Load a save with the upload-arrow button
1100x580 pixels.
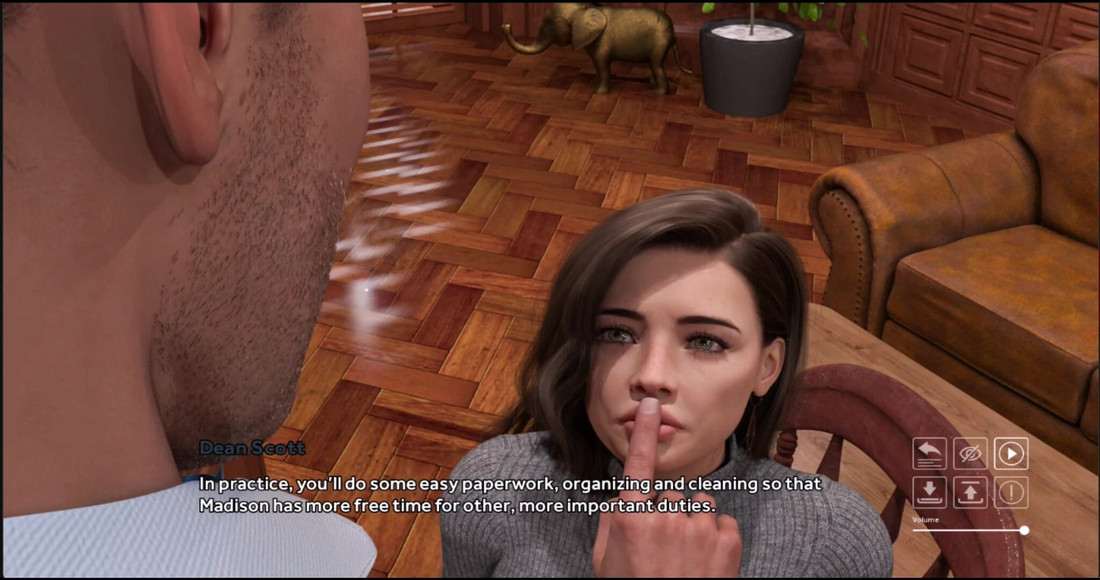[970, 492]
